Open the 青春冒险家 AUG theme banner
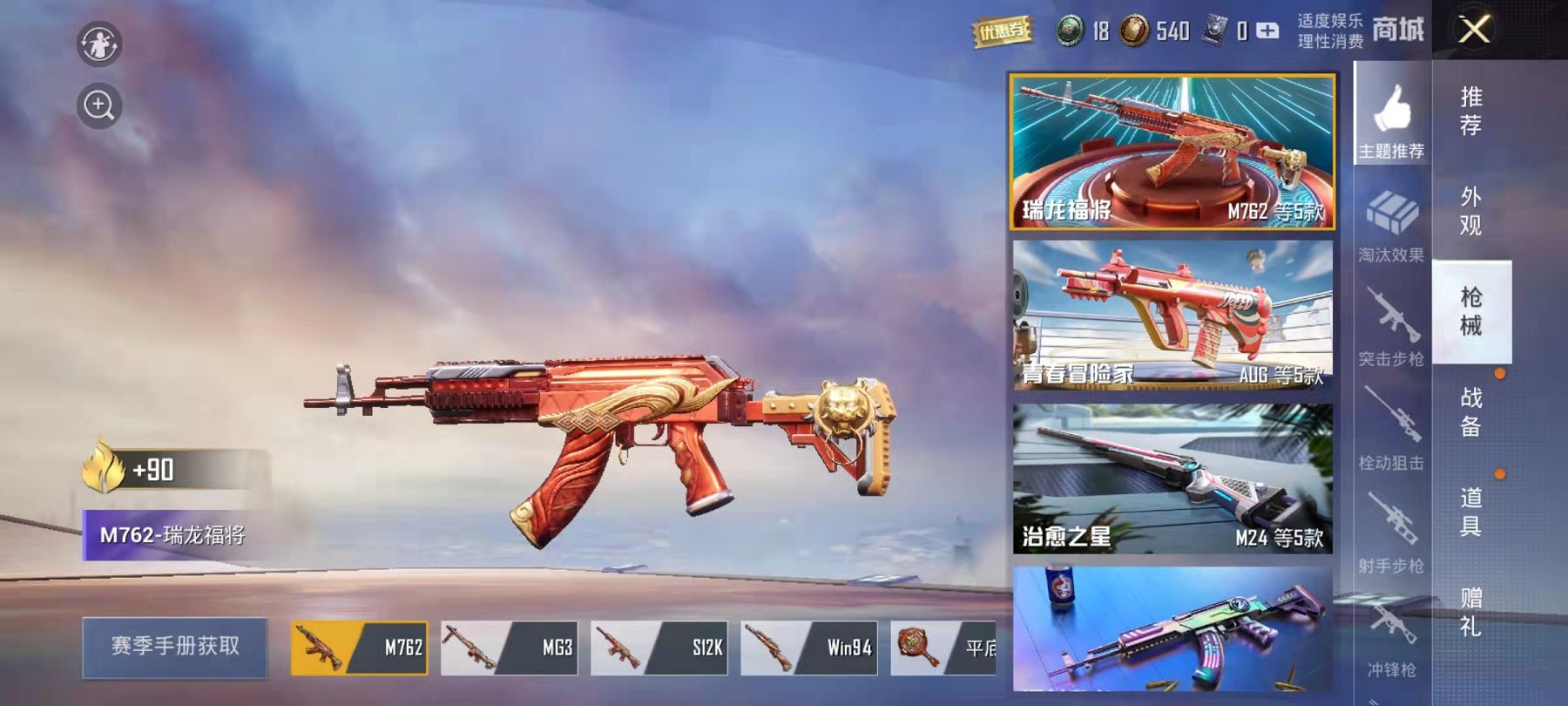 coord(1173,315)
